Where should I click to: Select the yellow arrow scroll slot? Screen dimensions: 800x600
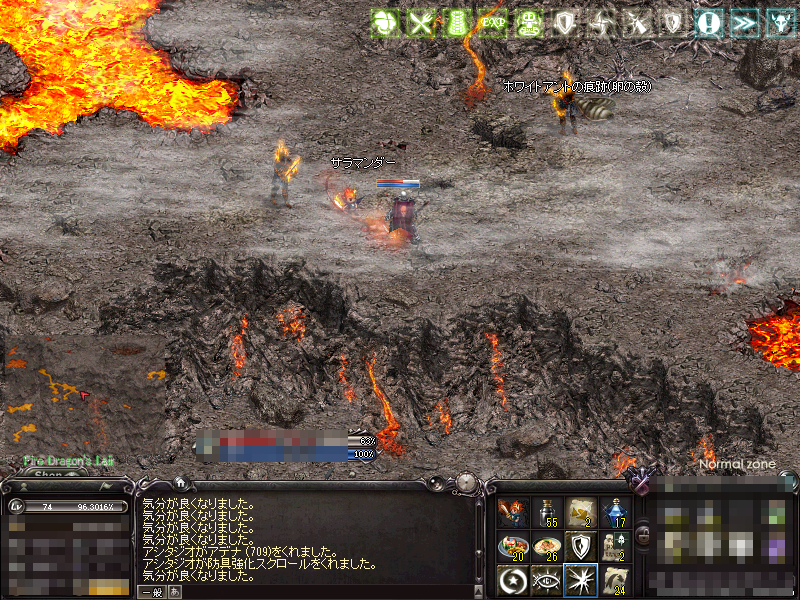(x=581, y=512)
